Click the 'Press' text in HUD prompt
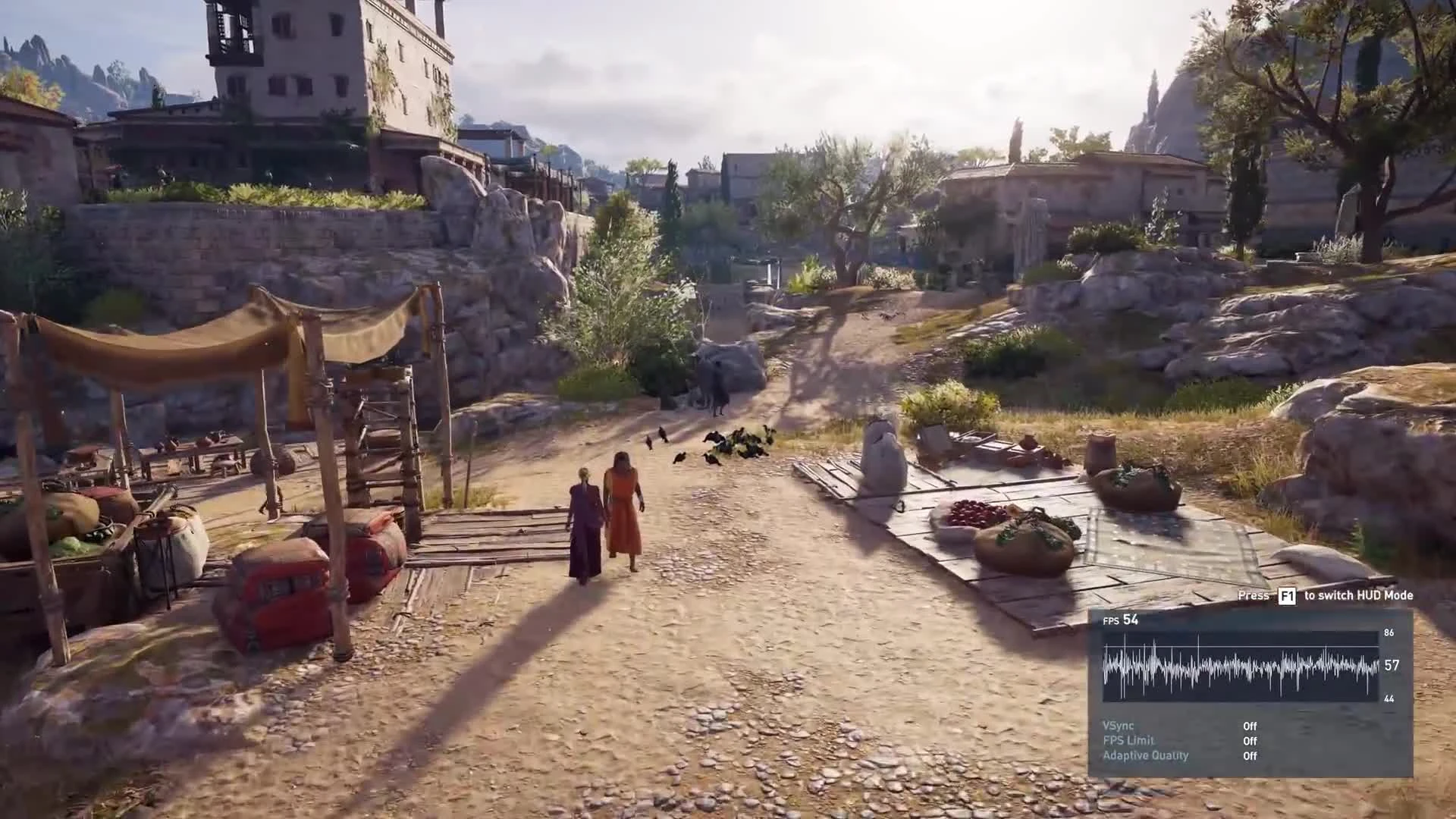The height and width of the screenshot is (819, 1456). [x=1253, y=596]
